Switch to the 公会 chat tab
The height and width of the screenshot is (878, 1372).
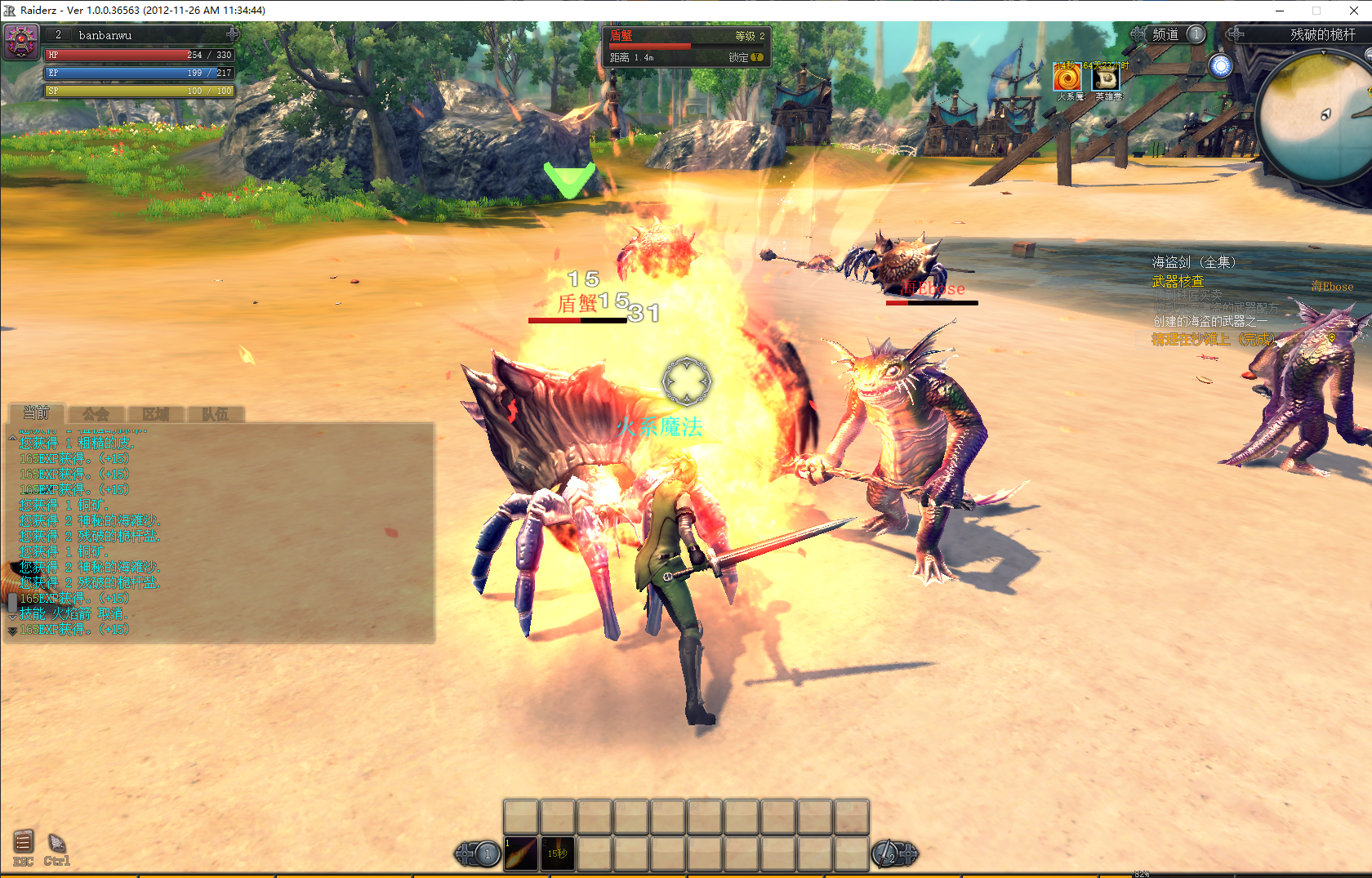96,414
